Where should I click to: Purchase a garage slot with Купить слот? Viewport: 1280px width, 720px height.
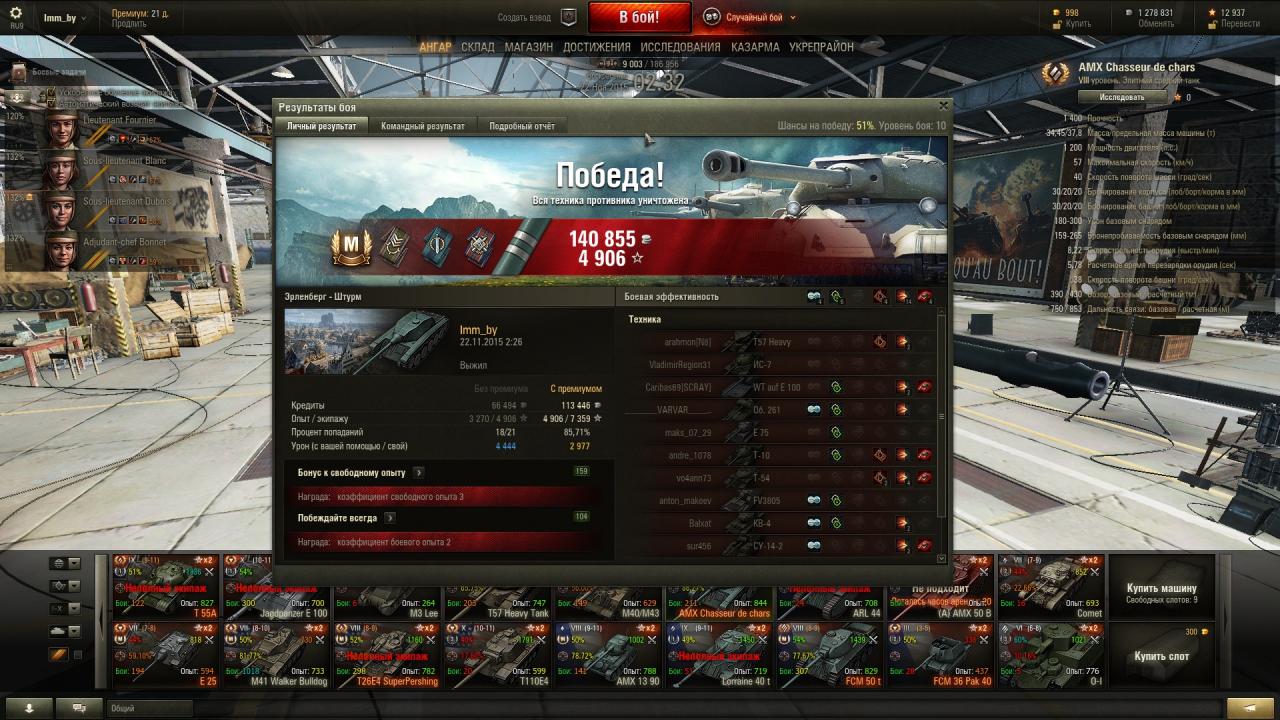[x=1162, y=656]
